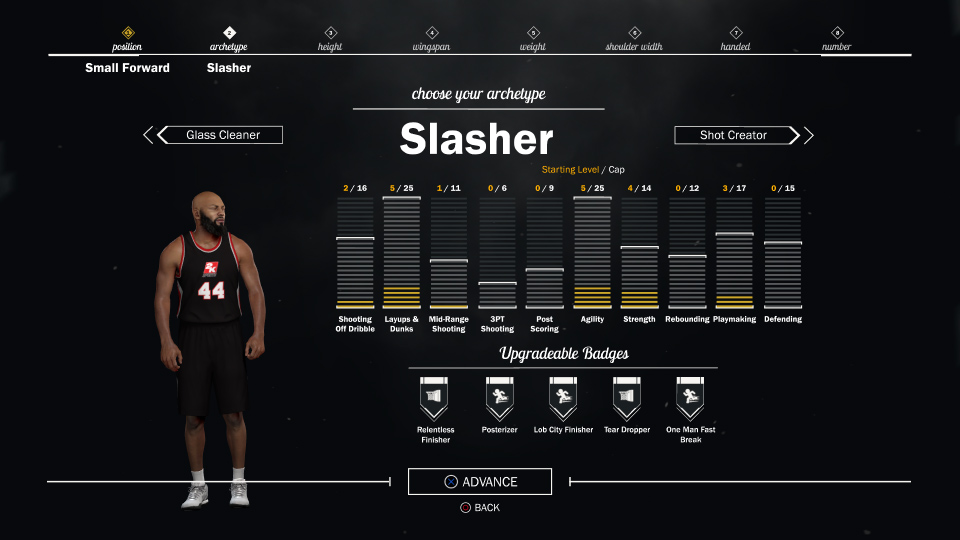Click the Posterizer badge icon

pos(499,400)
